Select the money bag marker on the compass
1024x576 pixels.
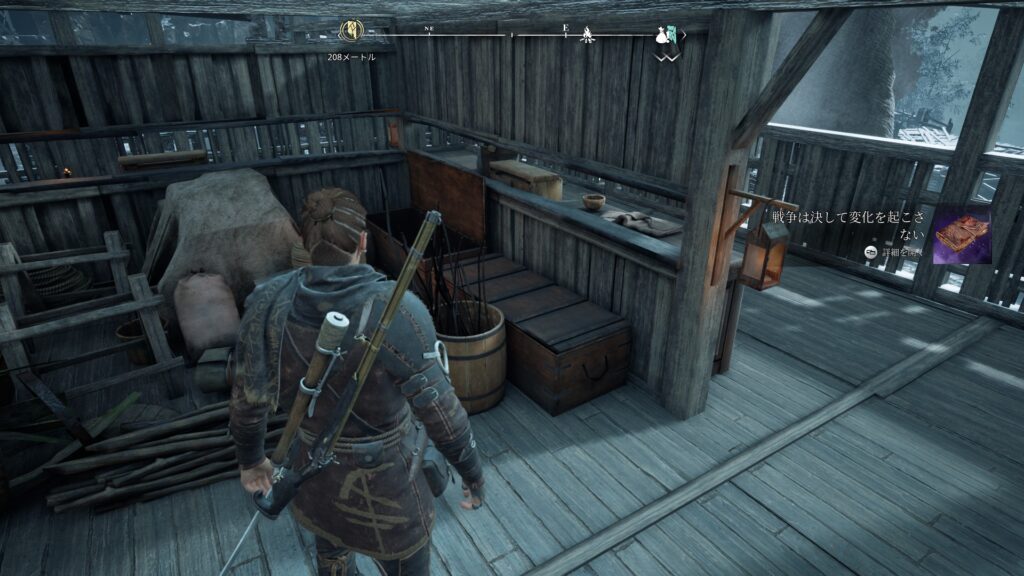[661, 36]
